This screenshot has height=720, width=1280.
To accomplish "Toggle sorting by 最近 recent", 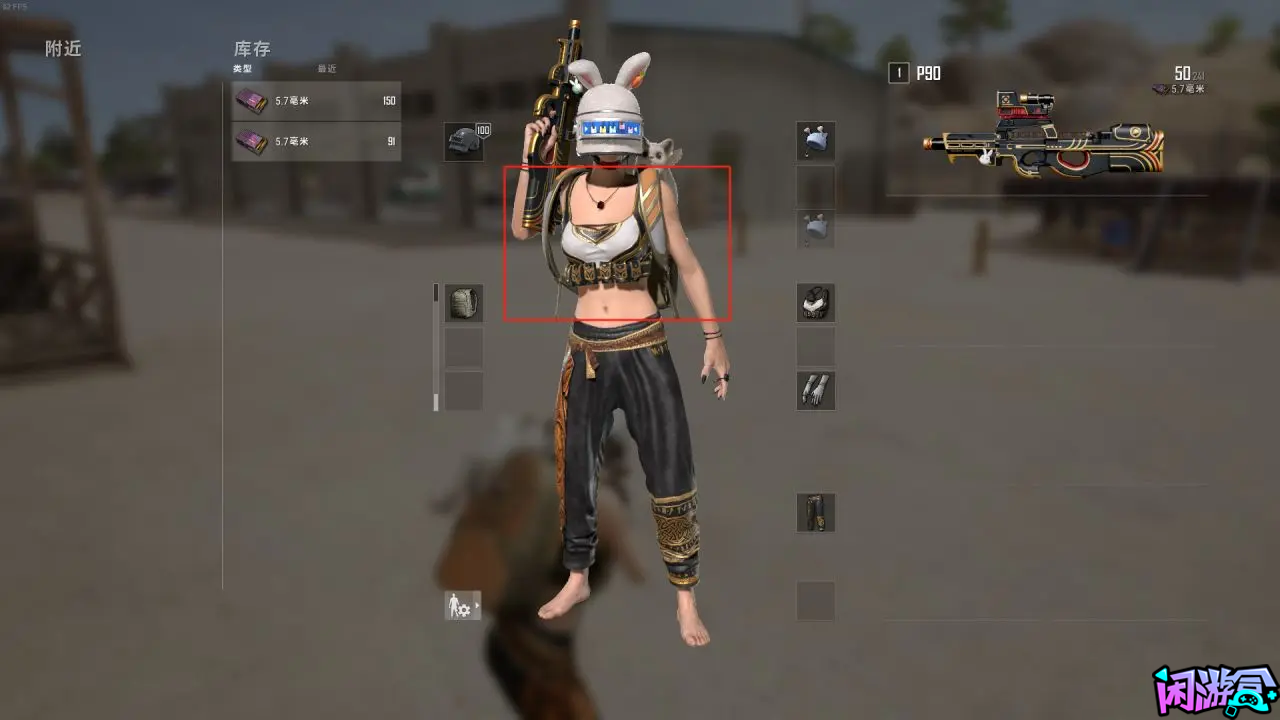I will [327, 69].
